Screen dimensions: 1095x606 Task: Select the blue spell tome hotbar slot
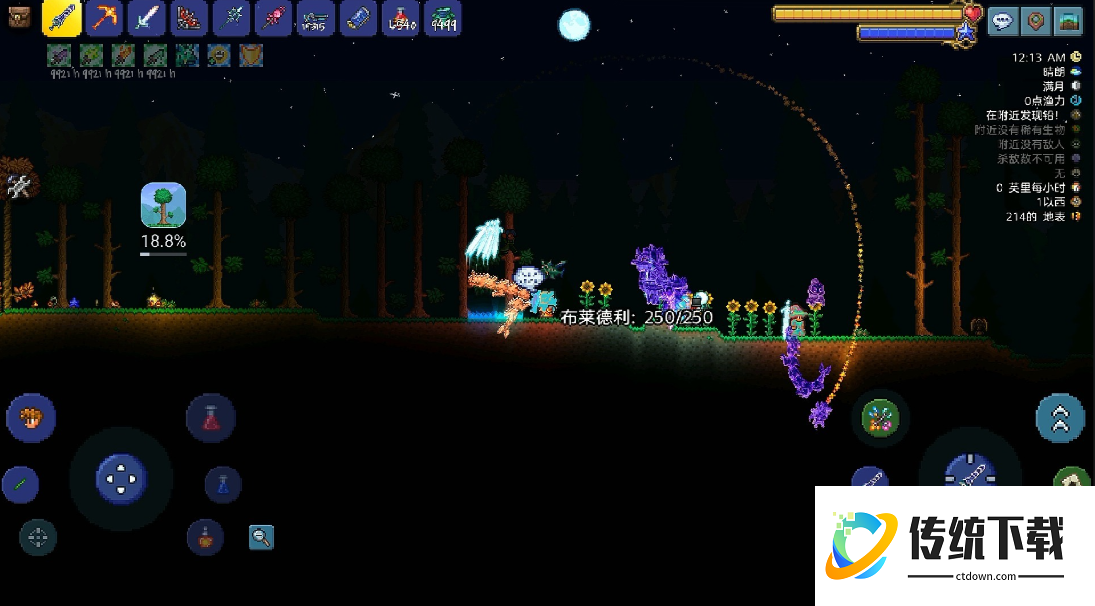click(358, 18)
